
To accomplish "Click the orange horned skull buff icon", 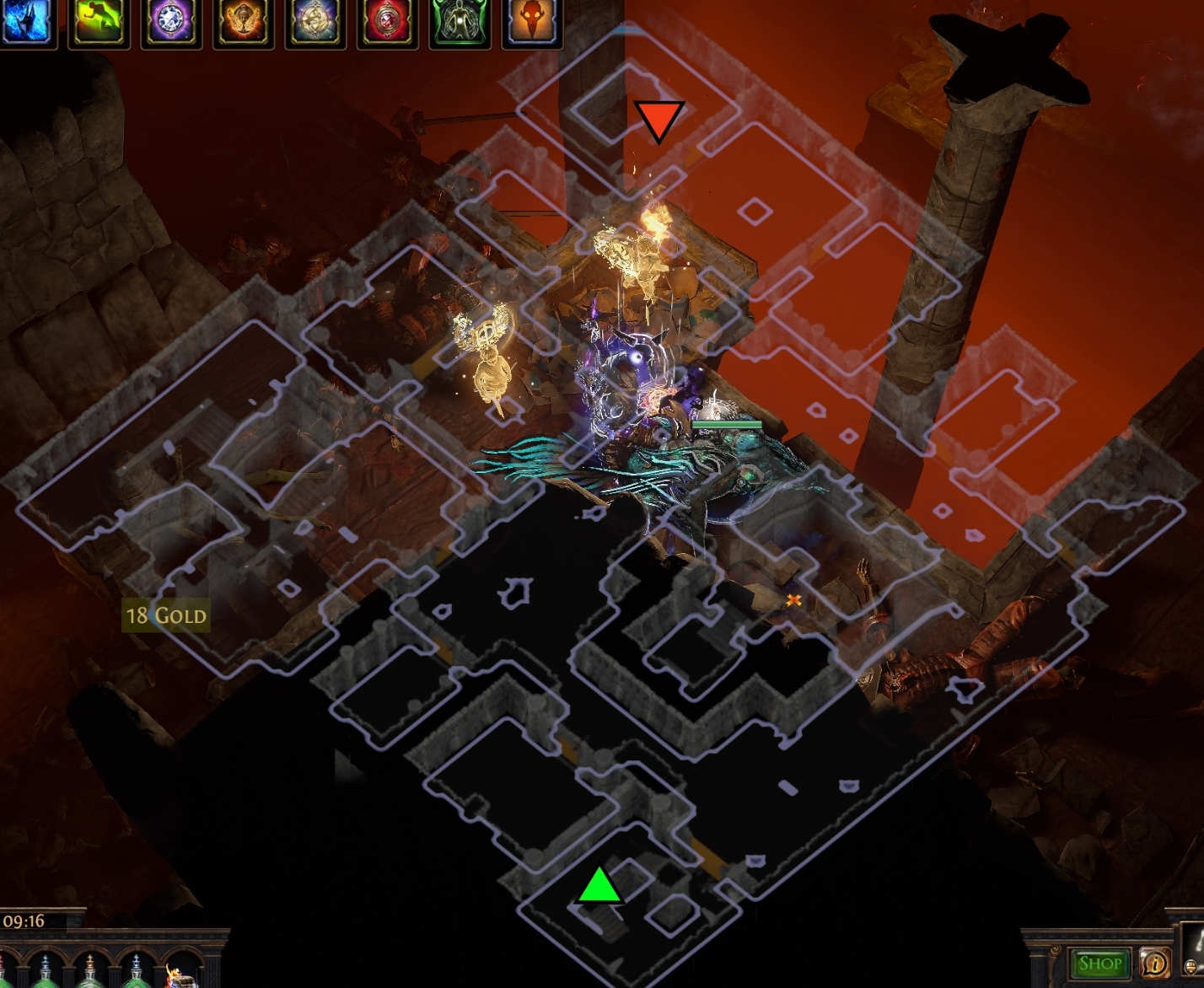I will 532,21.
